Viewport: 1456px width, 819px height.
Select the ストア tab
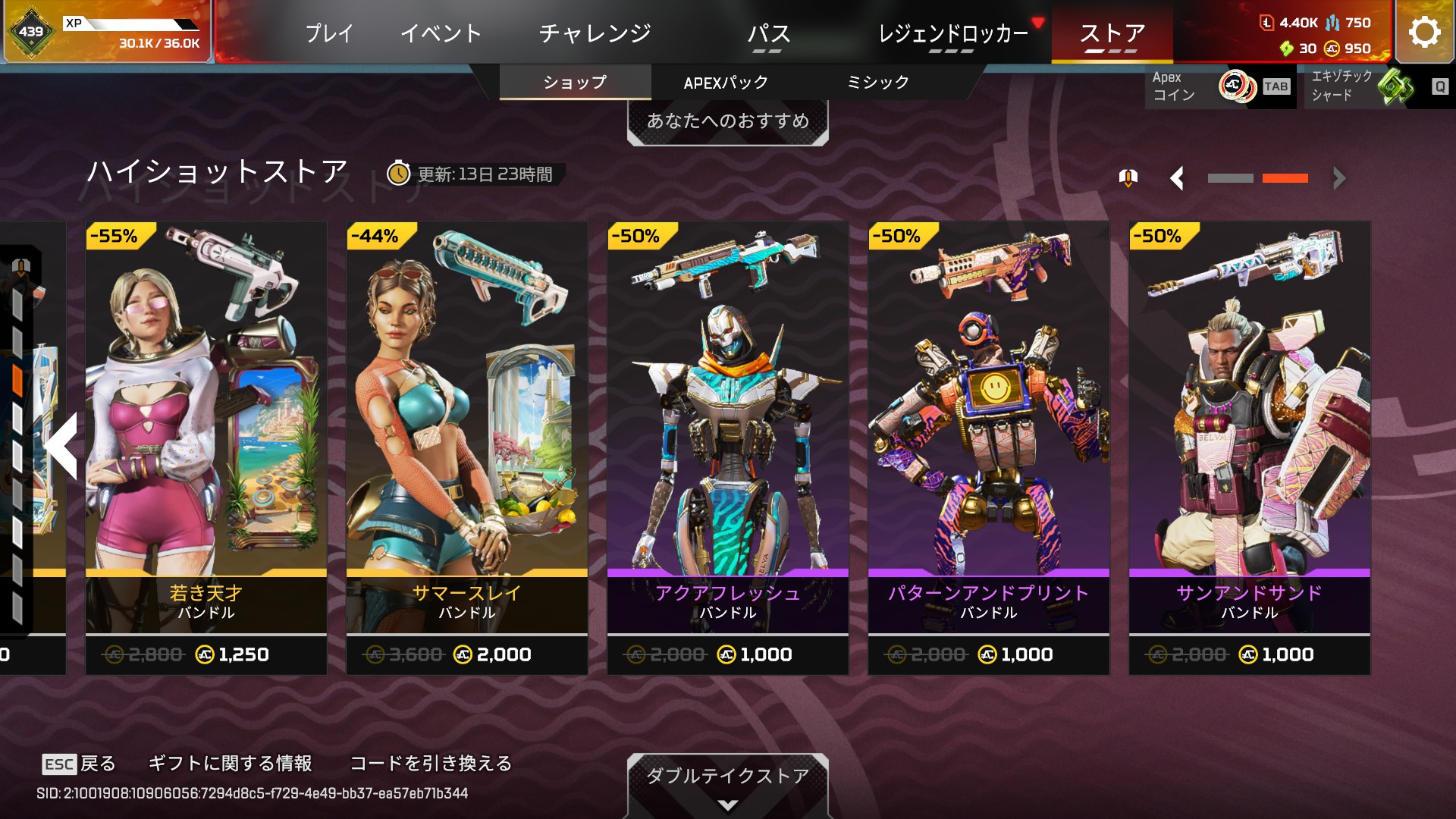point(1112,33)
